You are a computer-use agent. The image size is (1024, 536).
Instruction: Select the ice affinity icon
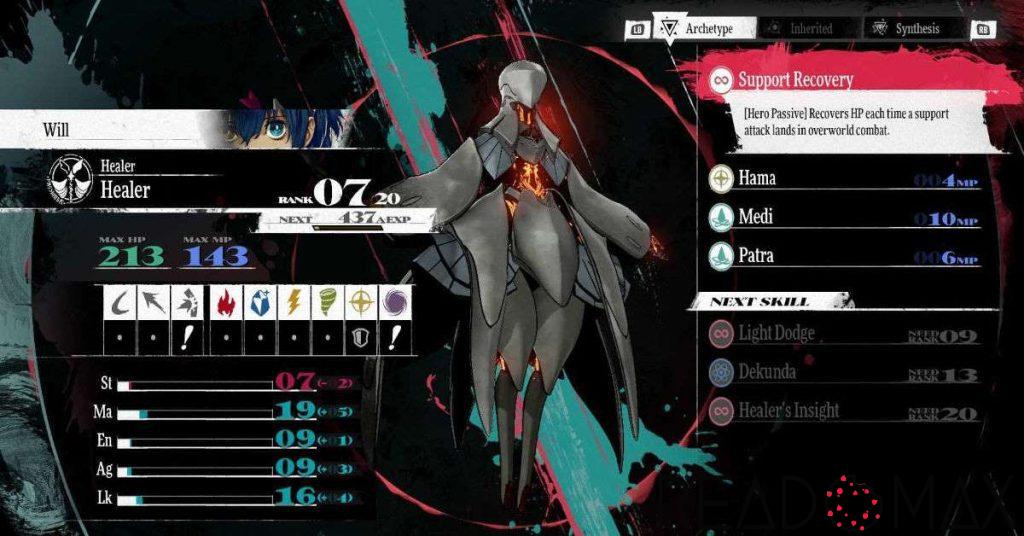coord(260,303)
